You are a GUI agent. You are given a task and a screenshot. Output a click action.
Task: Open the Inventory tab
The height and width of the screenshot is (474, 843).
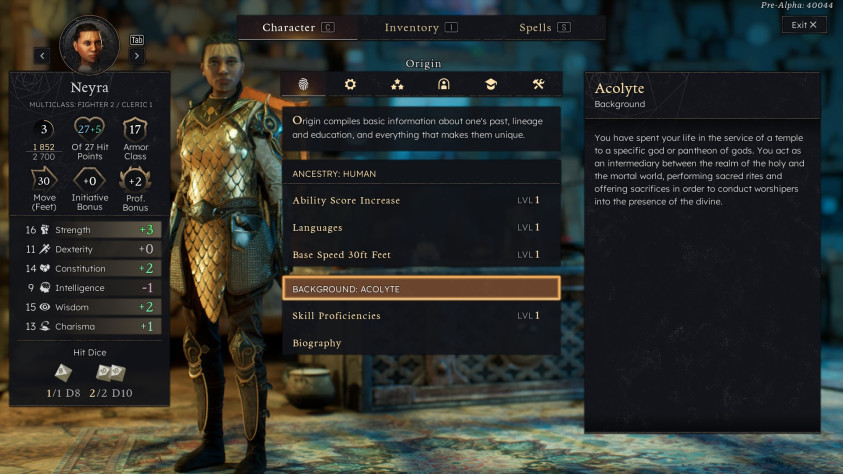click(x=421, y=28)
